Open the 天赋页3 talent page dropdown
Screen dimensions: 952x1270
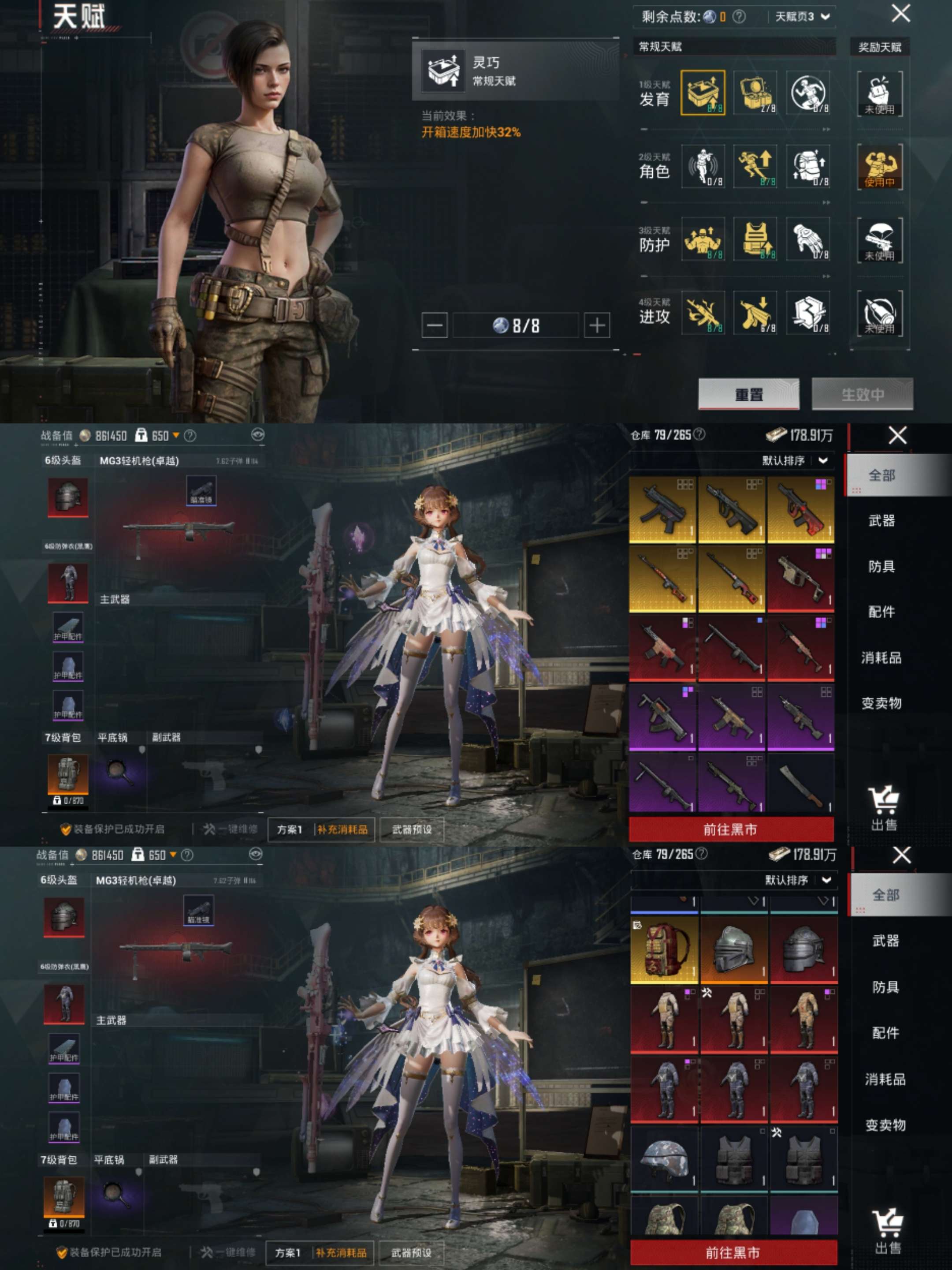(802, 17)
